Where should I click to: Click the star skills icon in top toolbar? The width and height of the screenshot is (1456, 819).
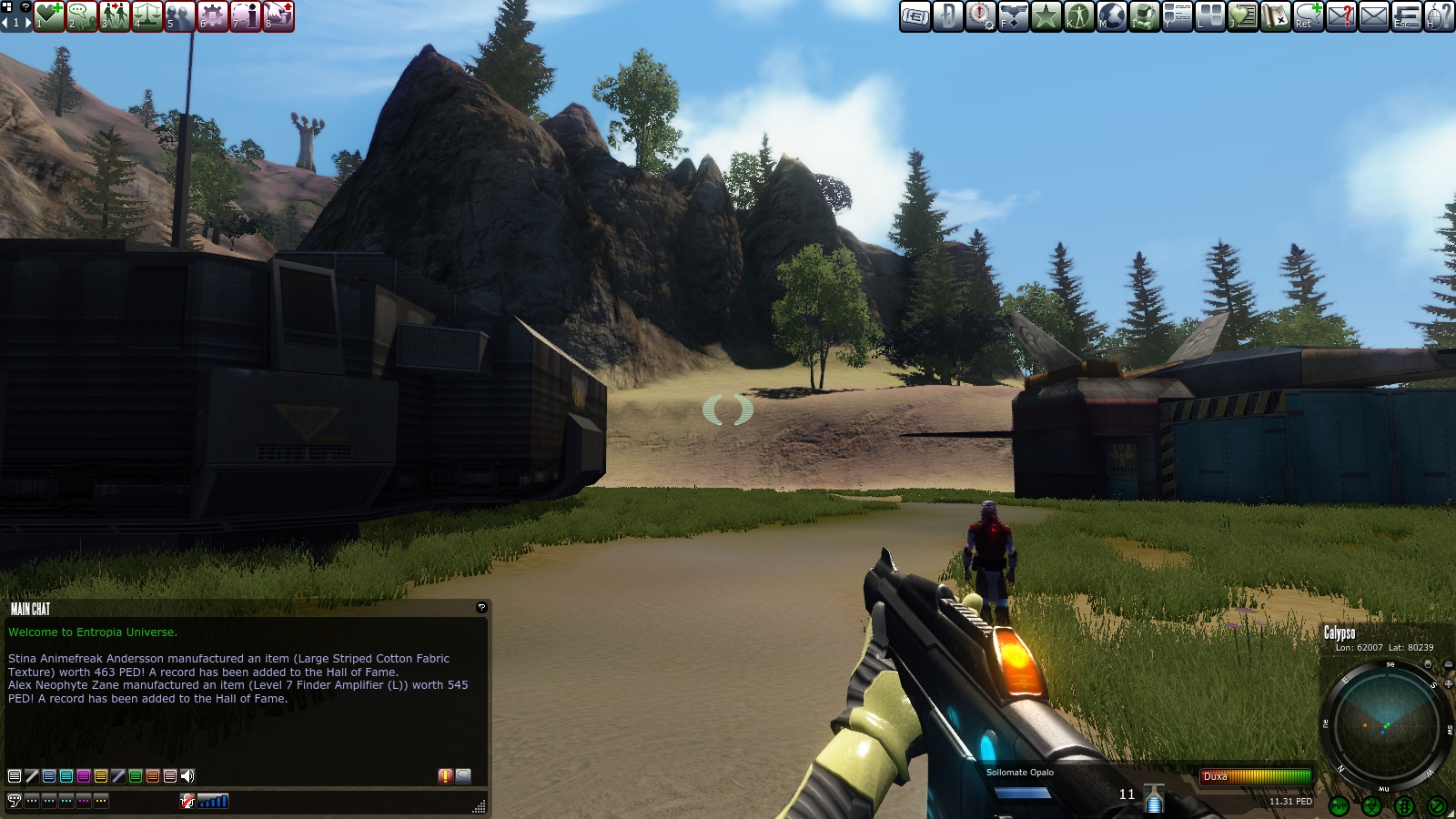(1046, 16)
